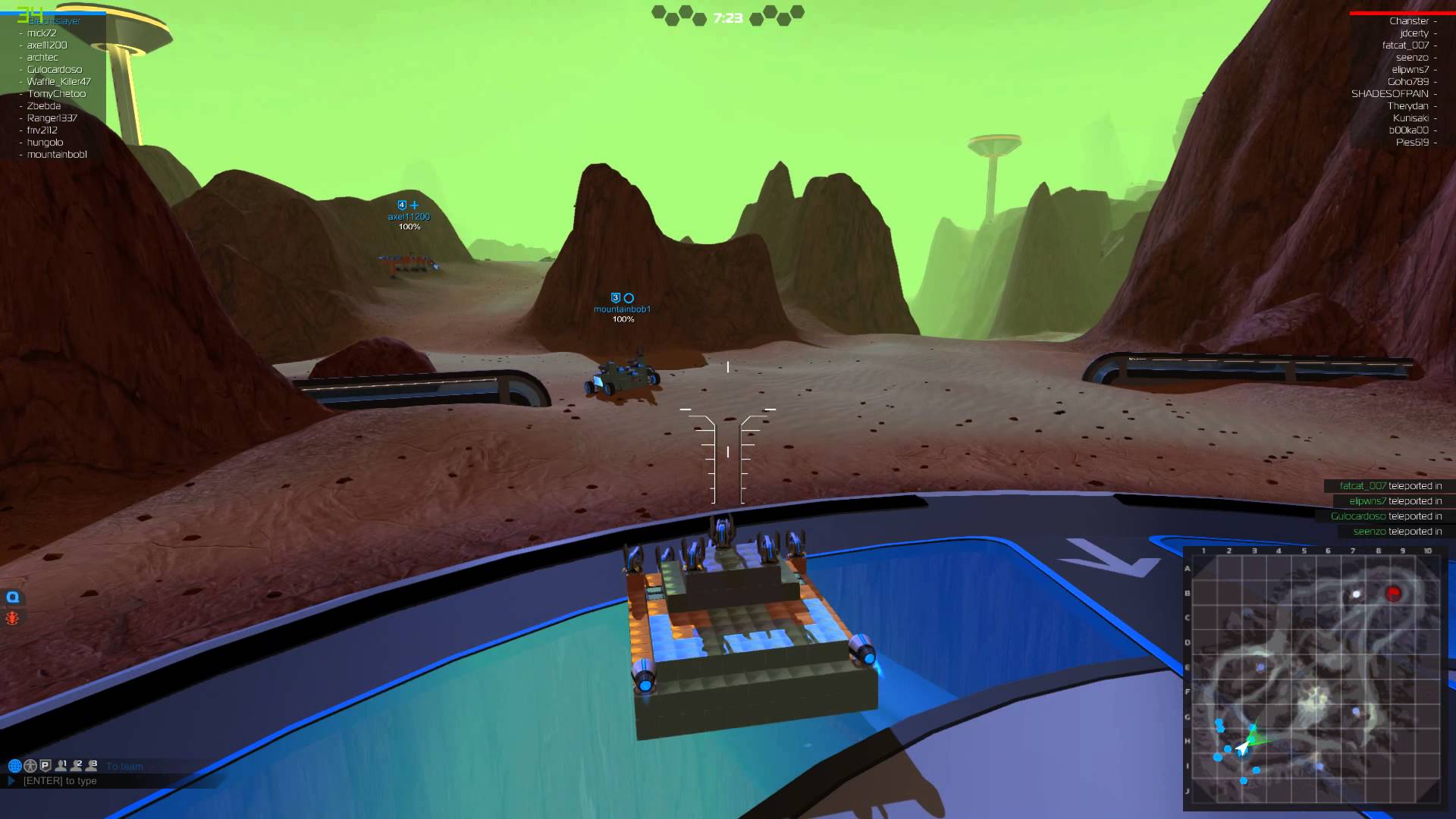Open teammate mountainbob1's nameplate
The width and height of the screenshot is (1456, 819).
[x=623, y=309]
